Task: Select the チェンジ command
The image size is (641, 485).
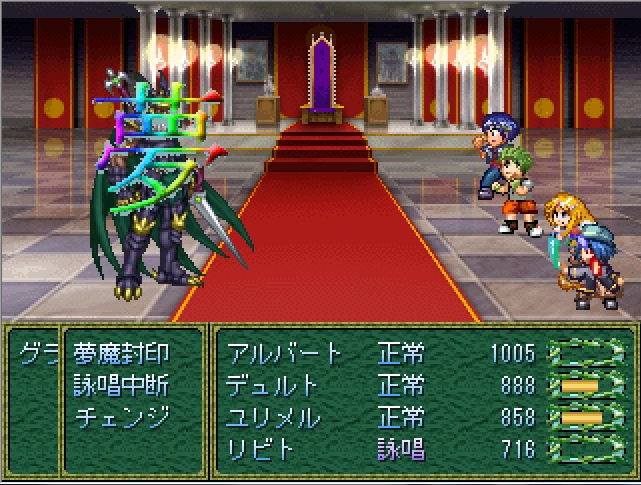Action: point(121,416)
